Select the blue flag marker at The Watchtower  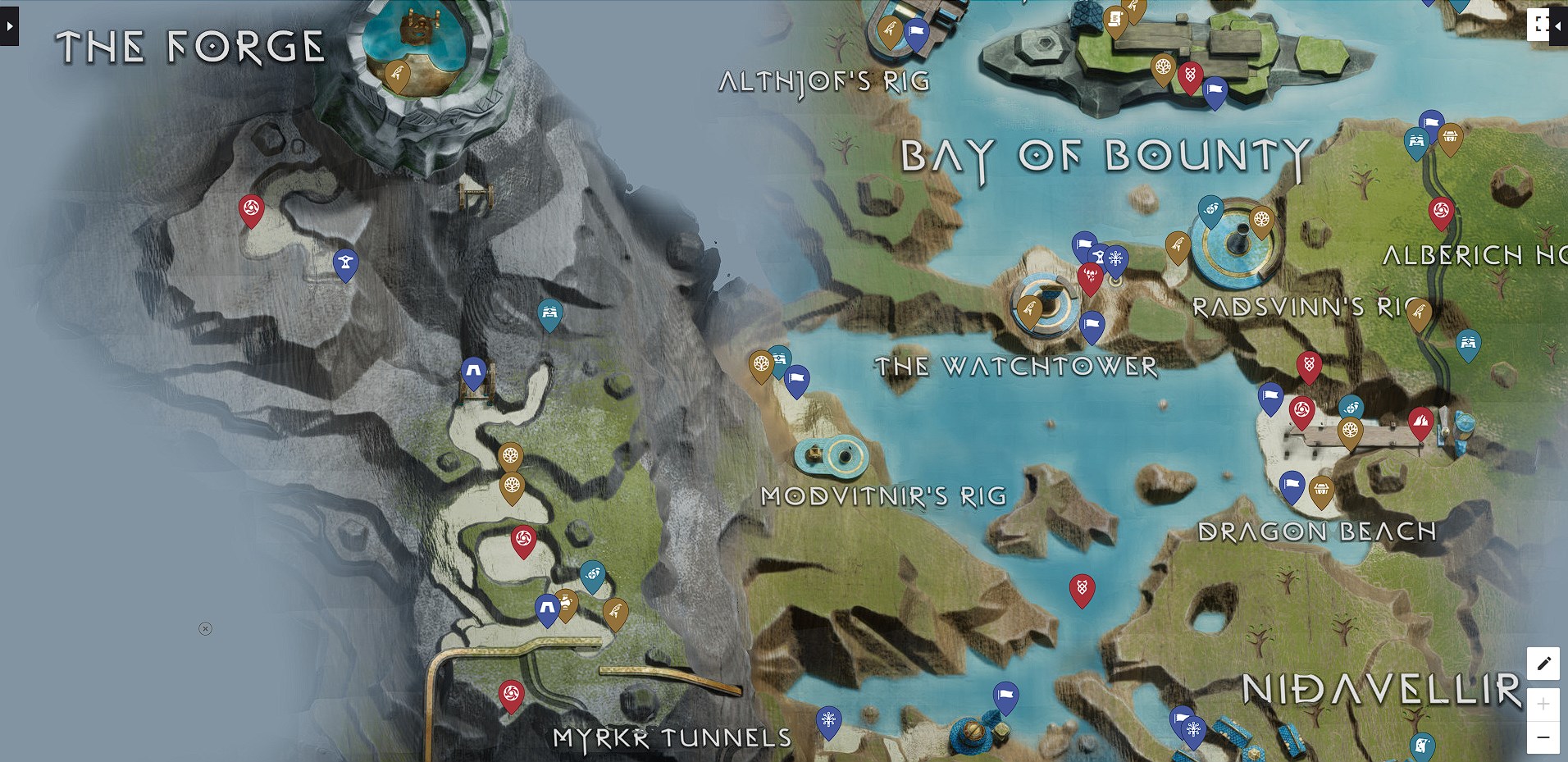click(x=1094, y=323)
